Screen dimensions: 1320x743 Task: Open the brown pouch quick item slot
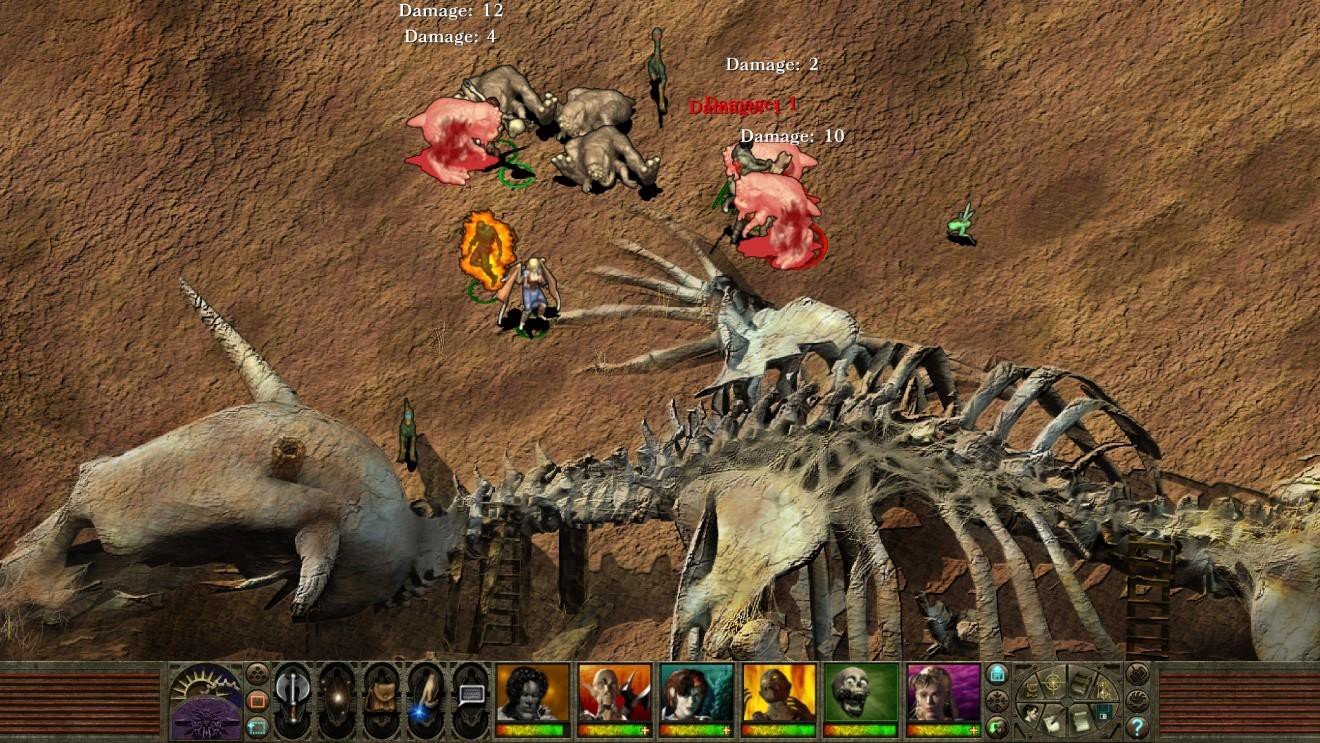pyautogui.click(x=381, y=698)
